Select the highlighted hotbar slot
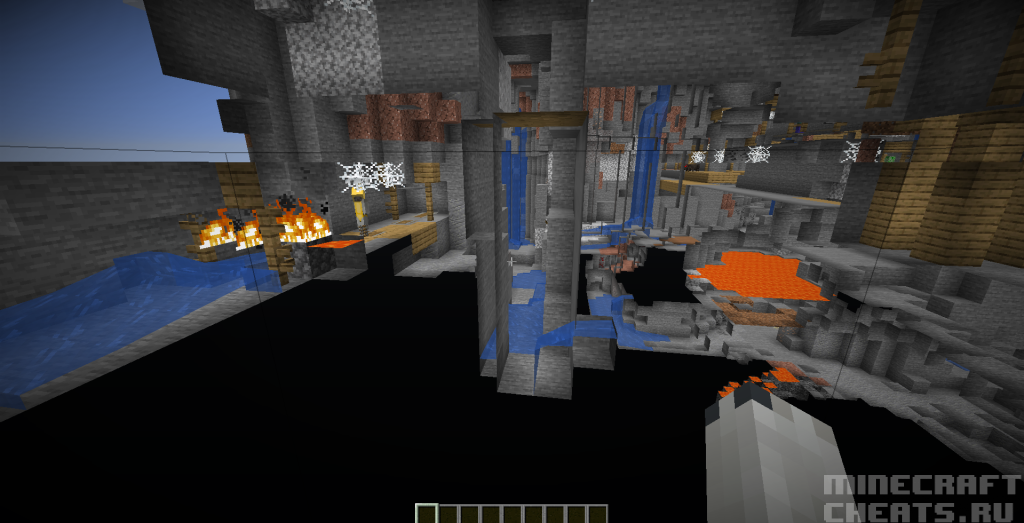The width and height of the screenshot is (1024, 523). (425, 514)
